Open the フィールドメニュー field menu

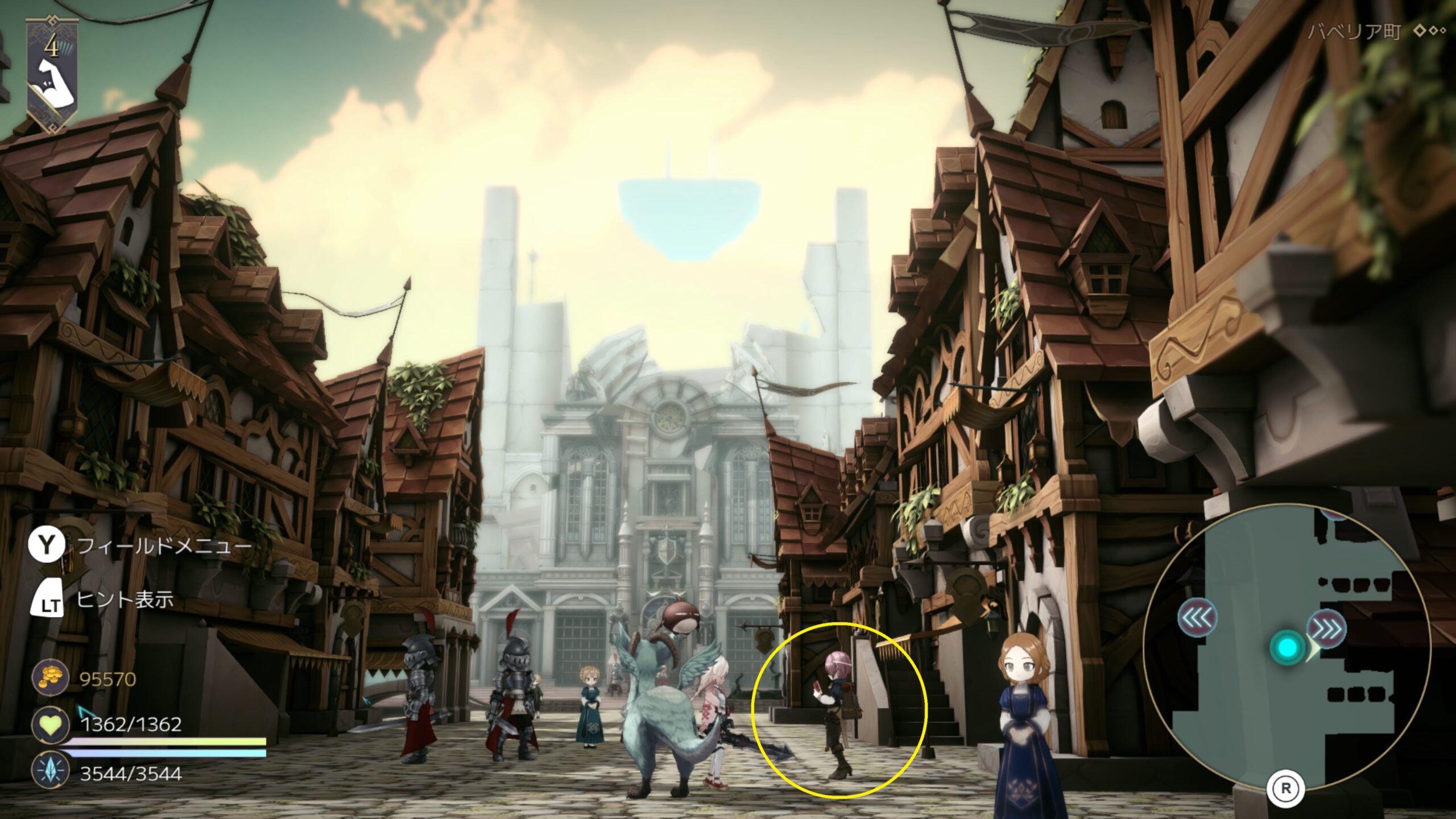pyautogui.click(x=164, y=547)
